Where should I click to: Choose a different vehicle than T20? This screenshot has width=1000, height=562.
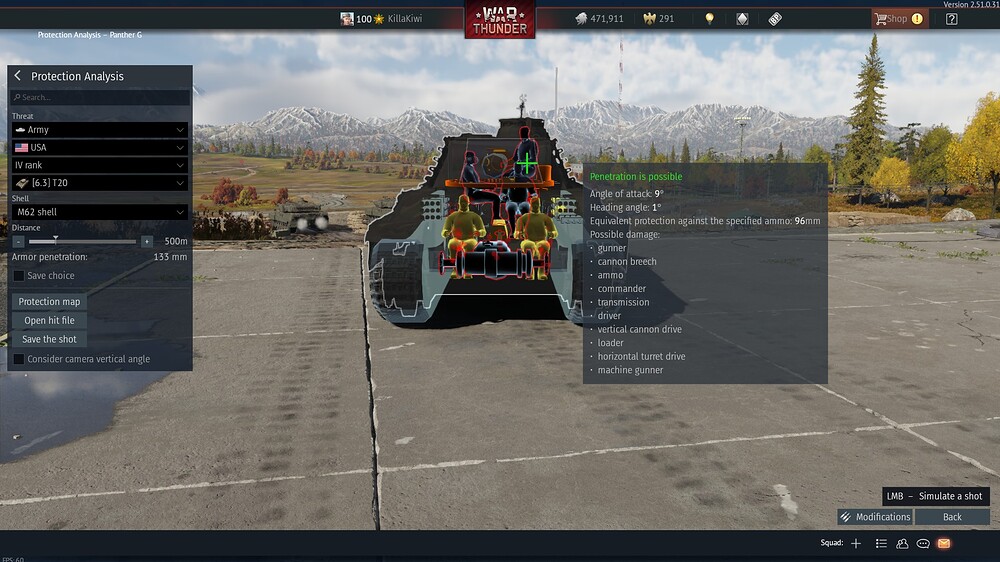tap(99, 183)
